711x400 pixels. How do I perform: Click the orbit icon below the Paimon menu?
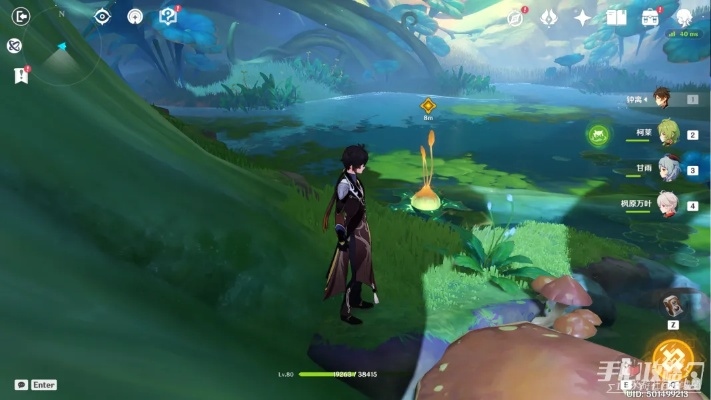click(x=15, y=45)
